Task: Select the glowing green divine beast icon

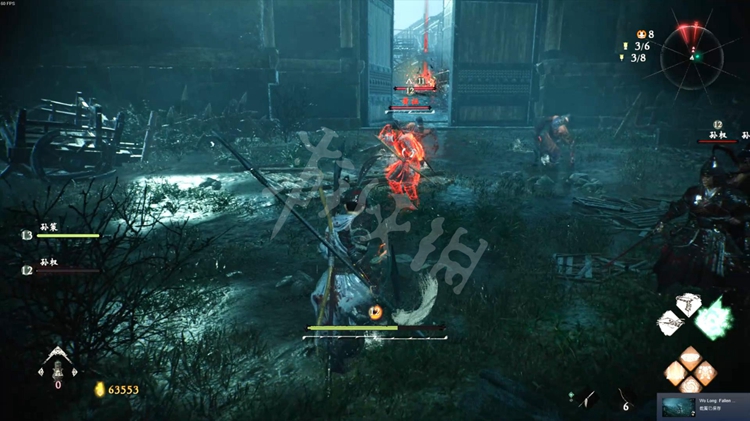Action: (x=715, y=319)
